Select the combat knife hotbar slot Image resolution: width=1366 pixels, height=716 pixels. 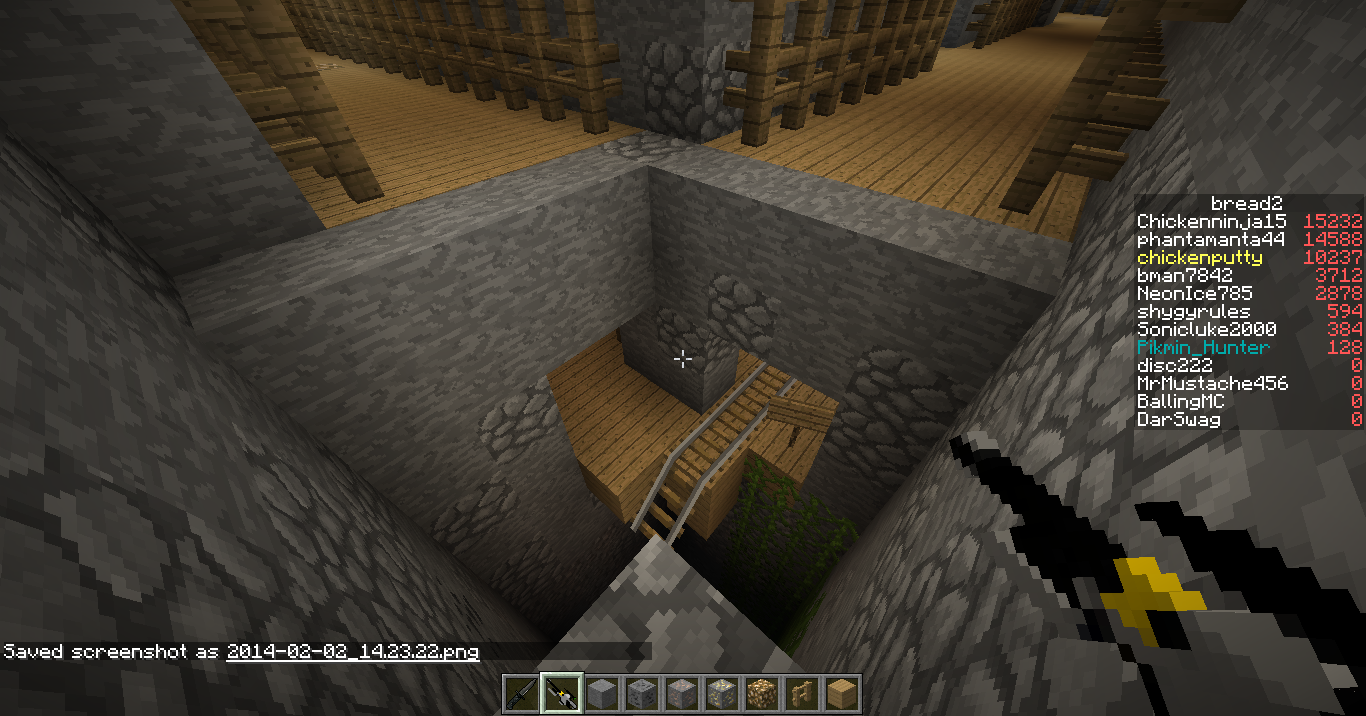coord(521,693)
